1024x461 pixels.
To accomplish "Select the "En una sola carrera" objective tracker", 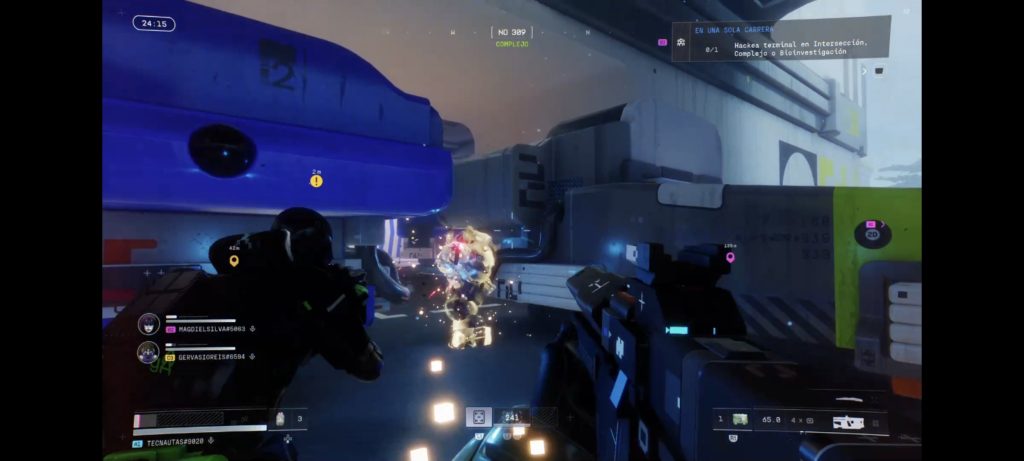I will (x=780, y=39).
